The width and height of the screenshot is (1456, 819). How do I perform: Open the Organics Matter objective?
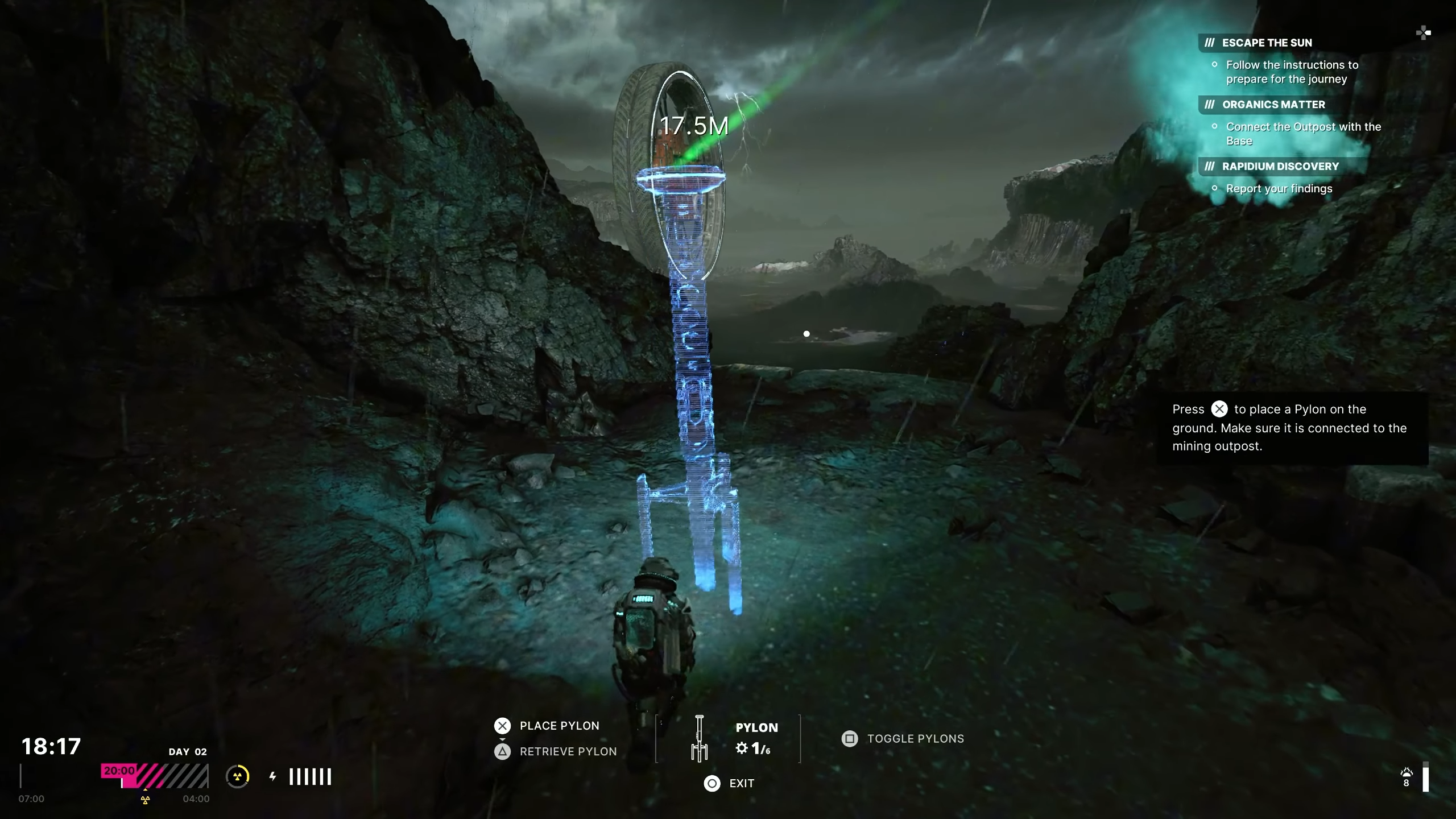pos(1273,105)
